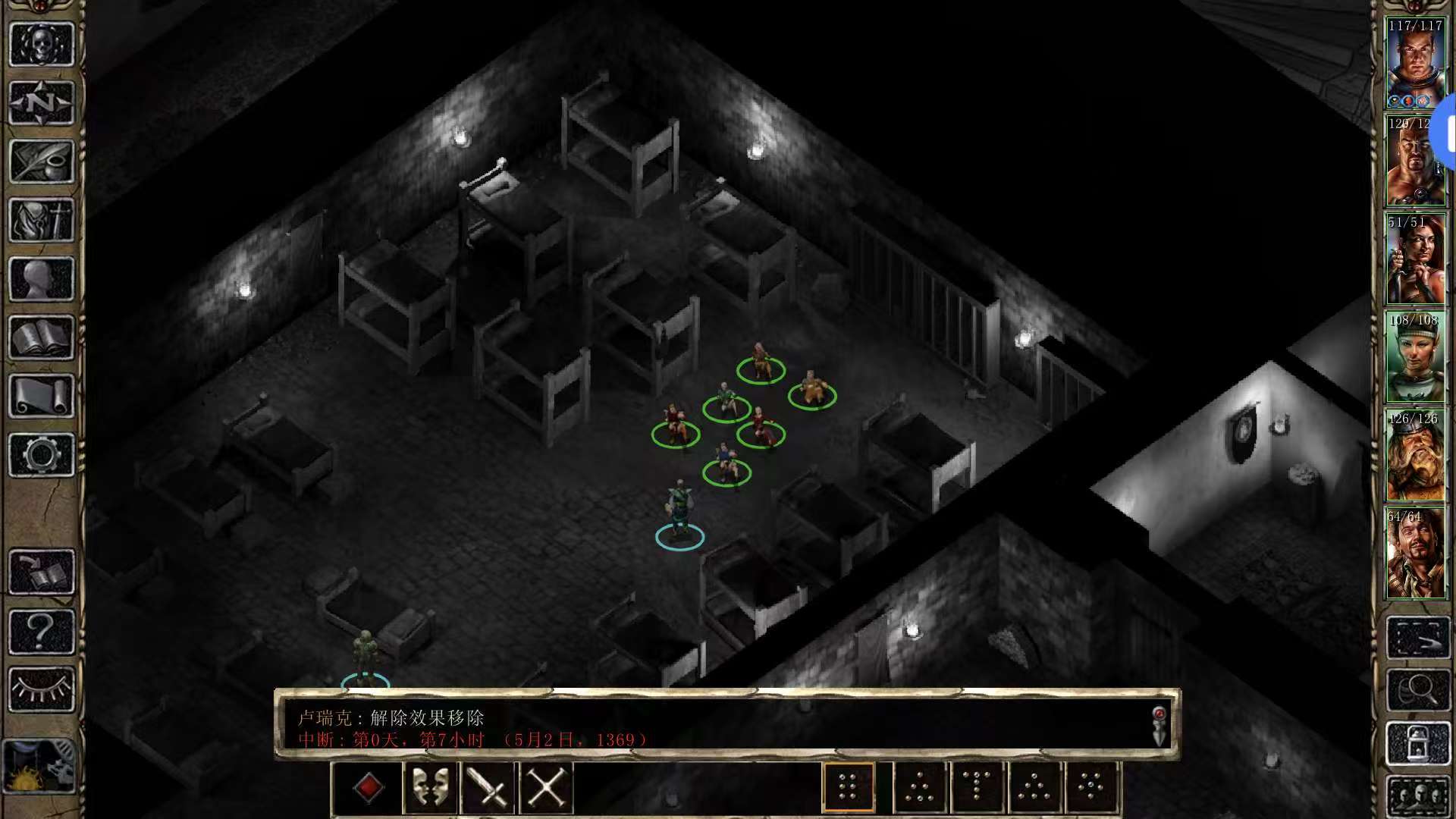Screen dimensions: 1456x819
Task: Click the question mark help button
Action: 42,631
